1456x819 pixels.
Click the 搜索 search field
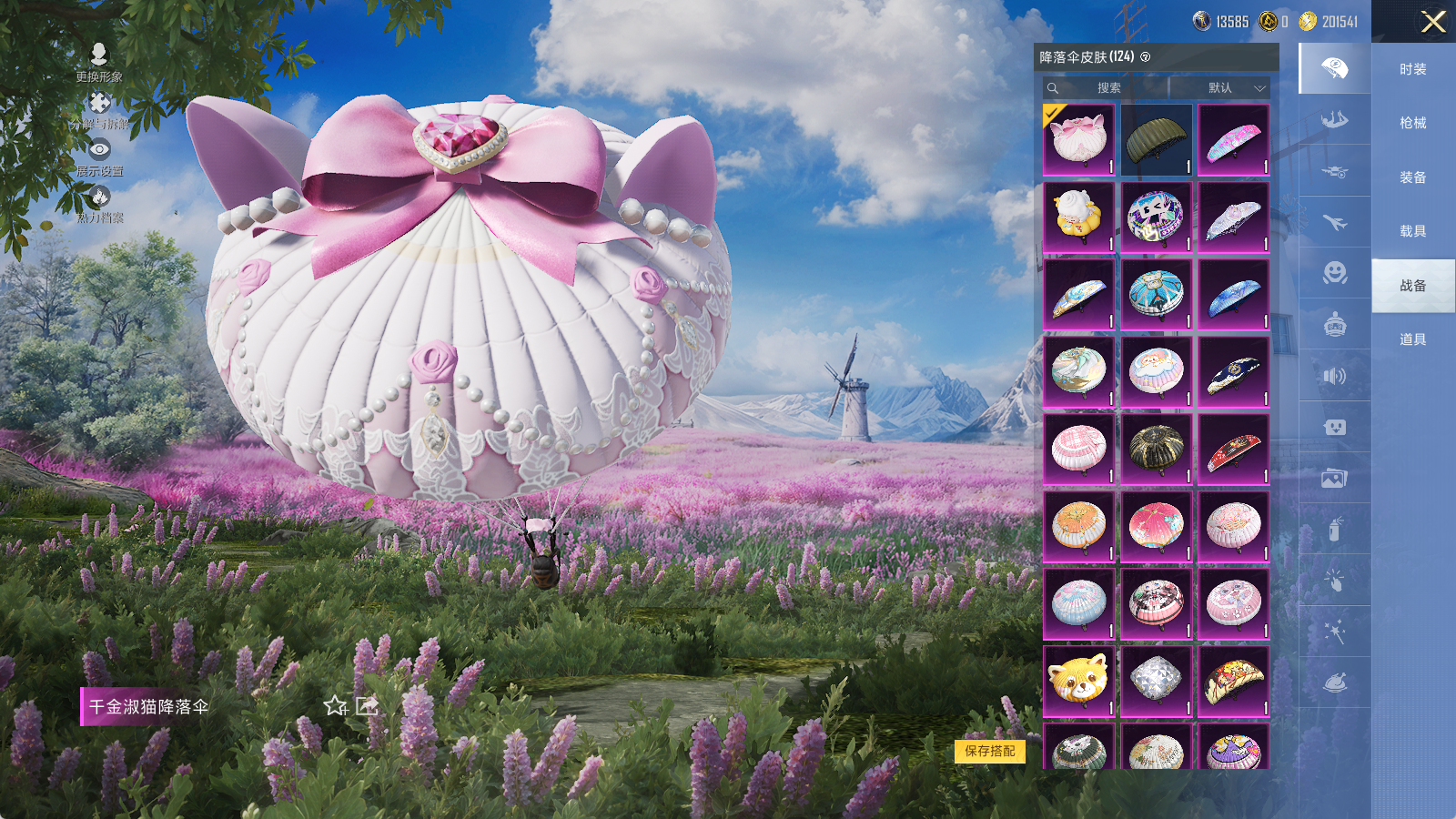(x=1107, y=88)
